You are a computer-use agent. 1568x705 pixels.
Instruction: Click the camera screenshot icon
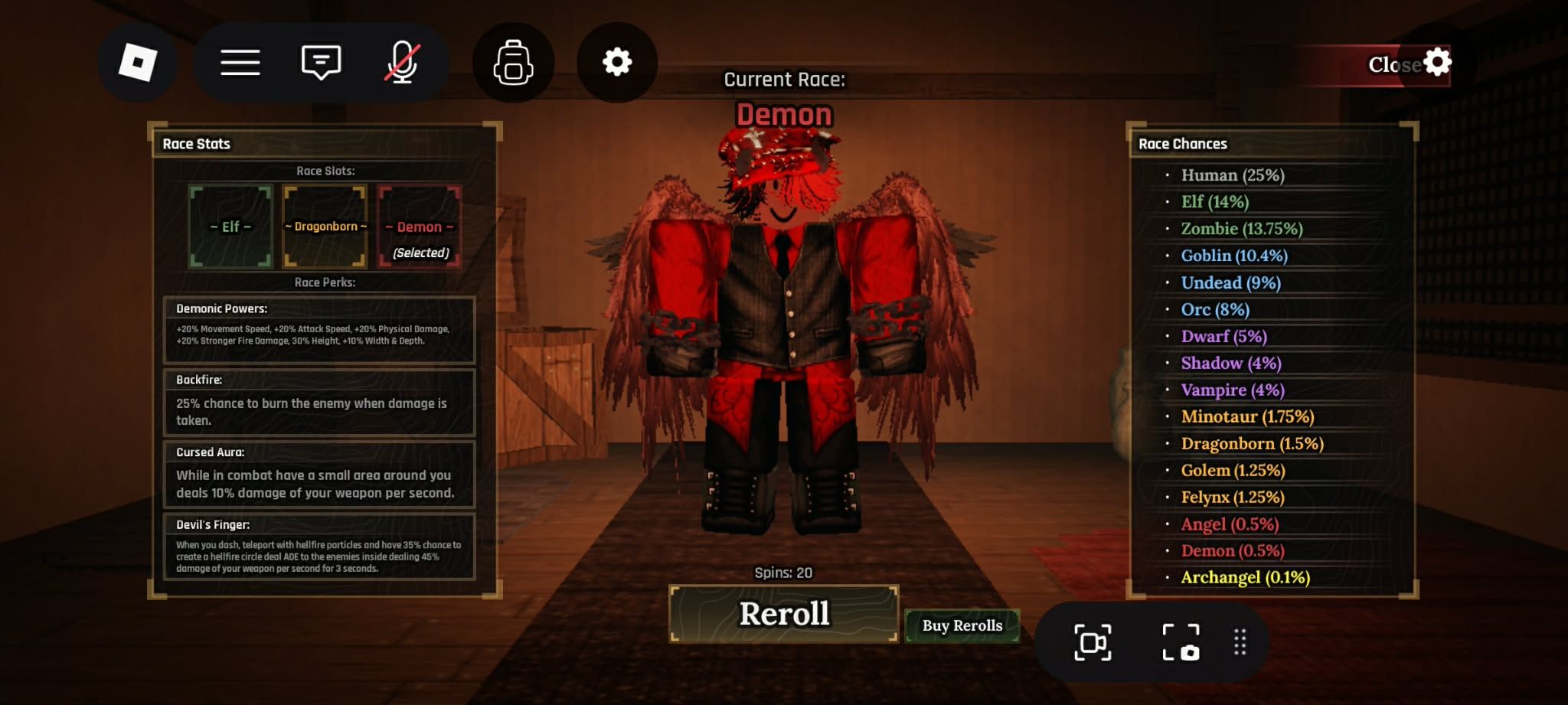point(1181,643)
